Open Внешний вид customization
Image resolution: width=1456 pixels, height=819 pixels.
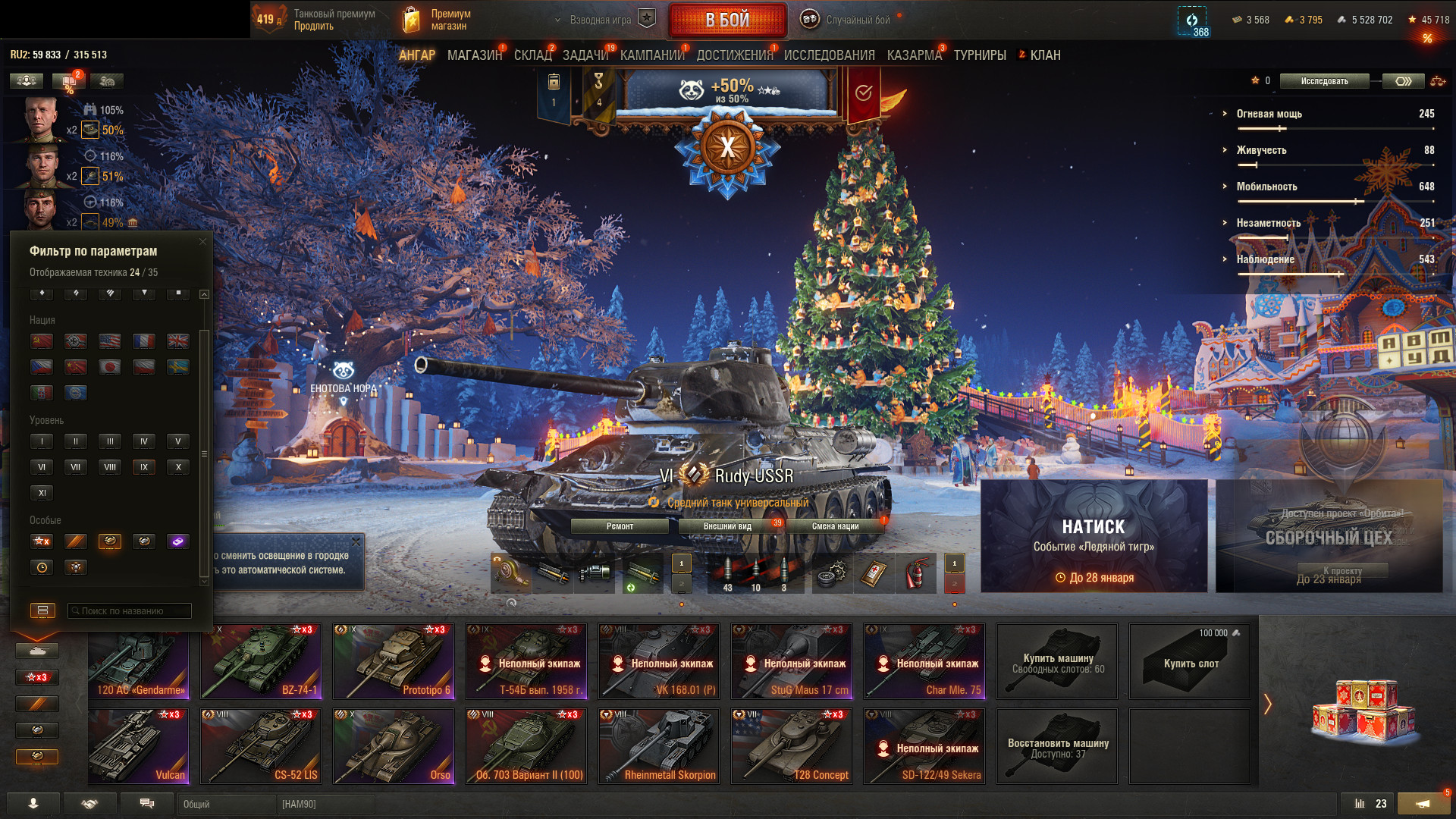click(x=727, y=526)
